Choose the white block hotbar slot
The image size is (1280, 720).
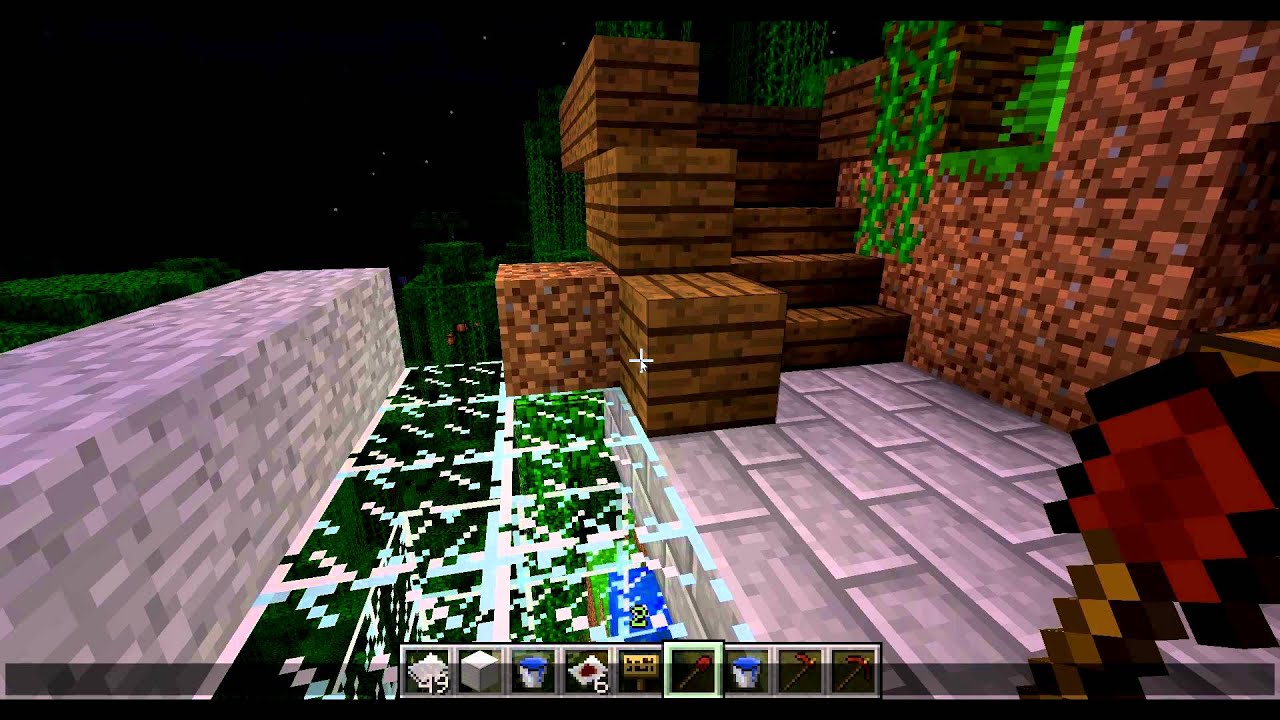tap(480, 671)
